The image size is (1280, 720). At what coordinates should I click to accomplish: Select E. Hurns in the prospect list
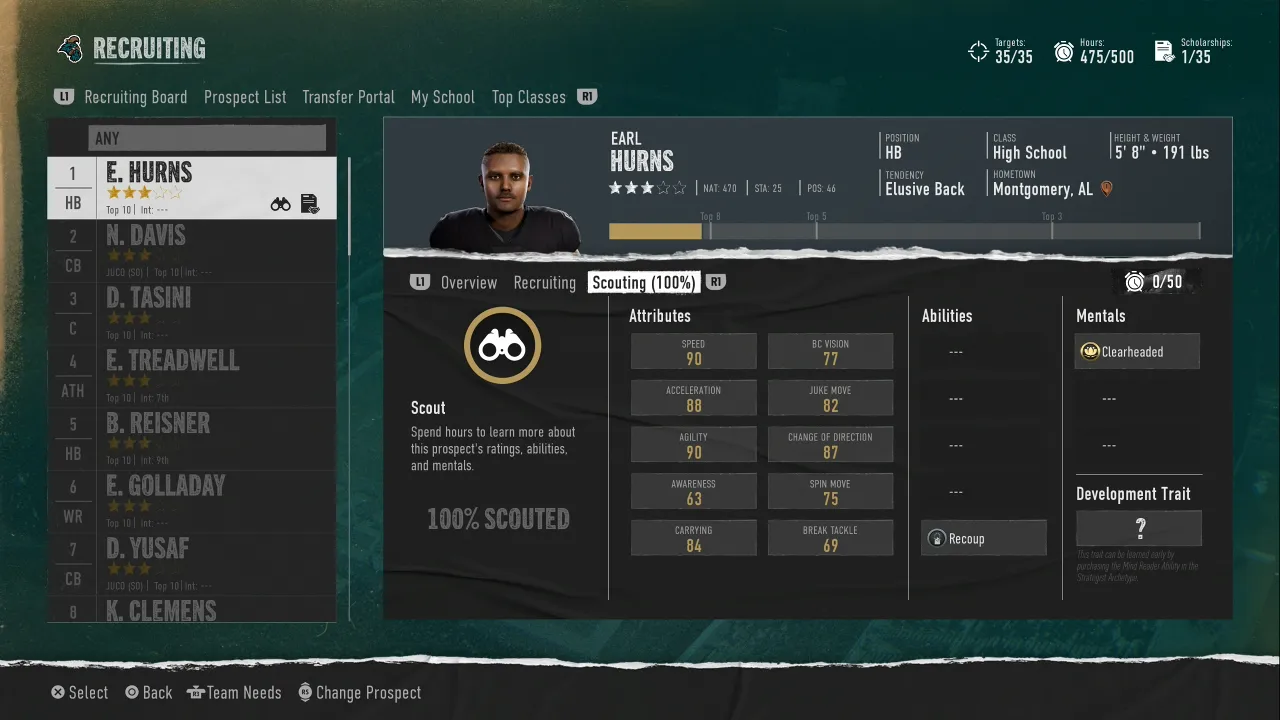tap(192, 188)
